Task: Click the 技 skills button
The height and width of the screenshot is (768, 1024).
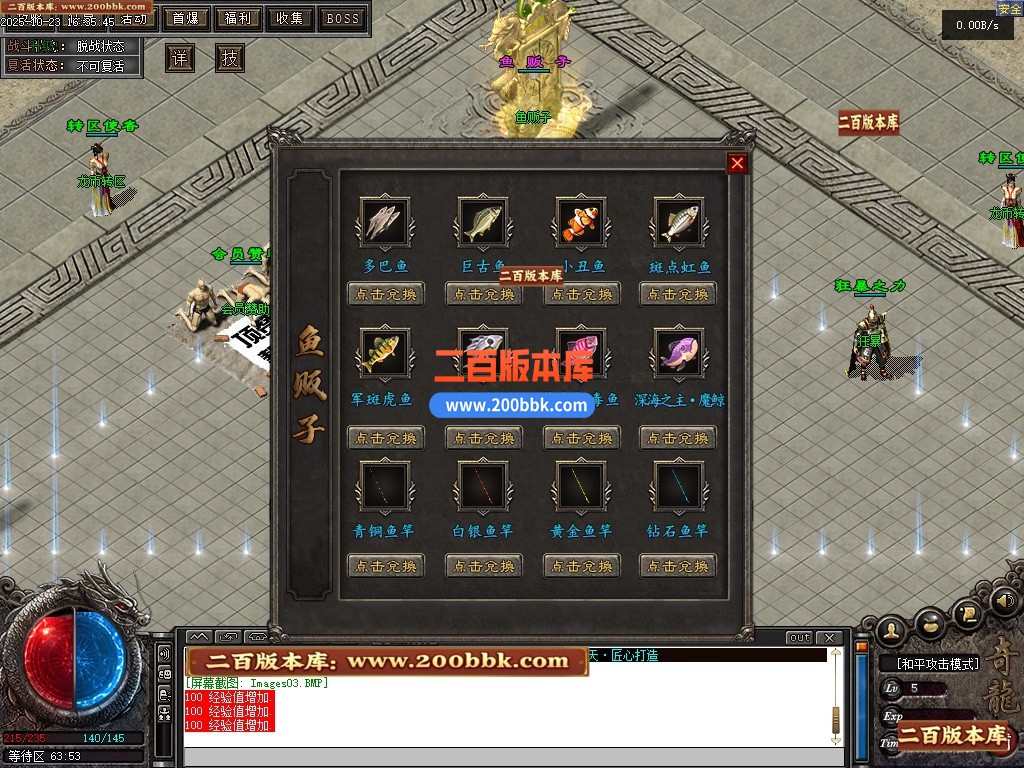Action: pos(230,58)
